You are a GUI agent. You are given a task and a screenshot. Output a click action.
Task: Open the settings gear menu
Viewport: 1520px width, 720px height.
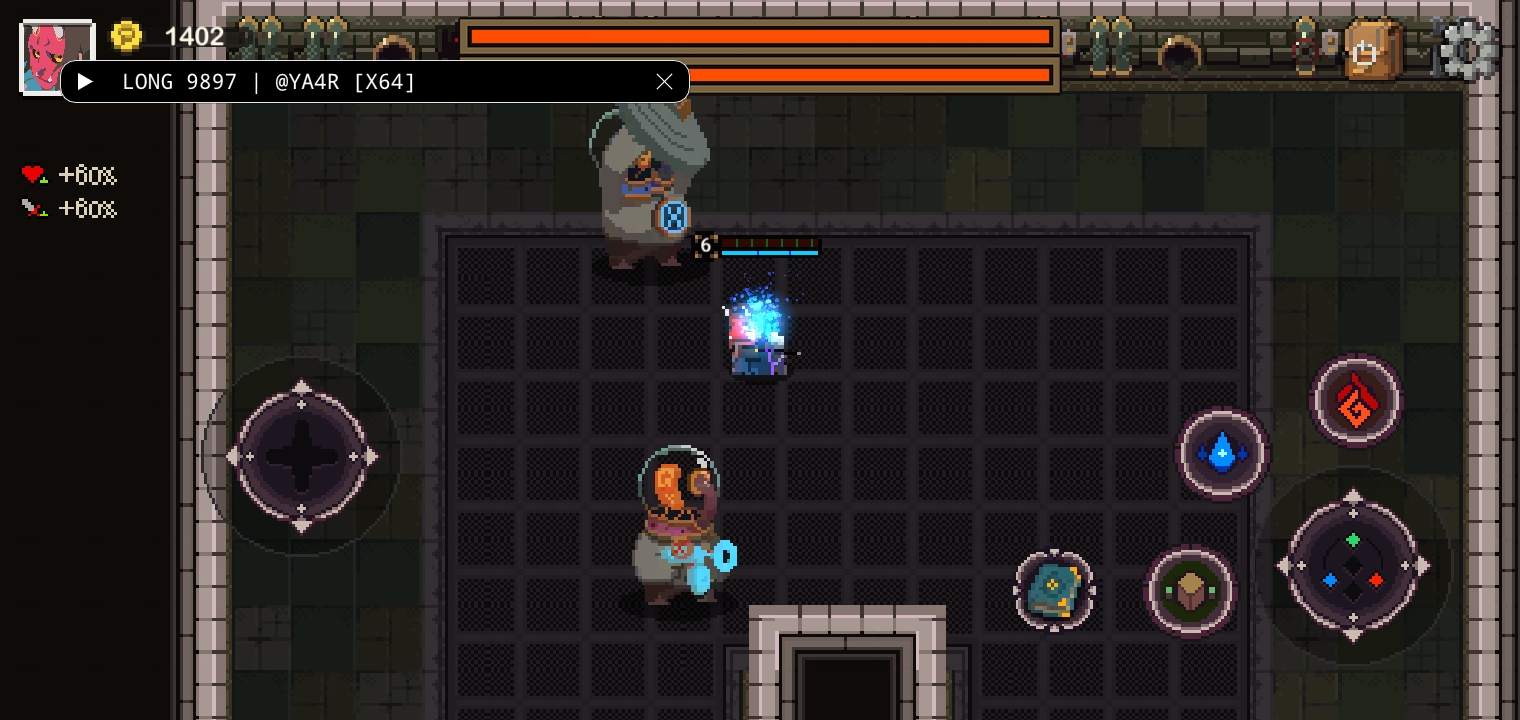[x=1465, y=47]
